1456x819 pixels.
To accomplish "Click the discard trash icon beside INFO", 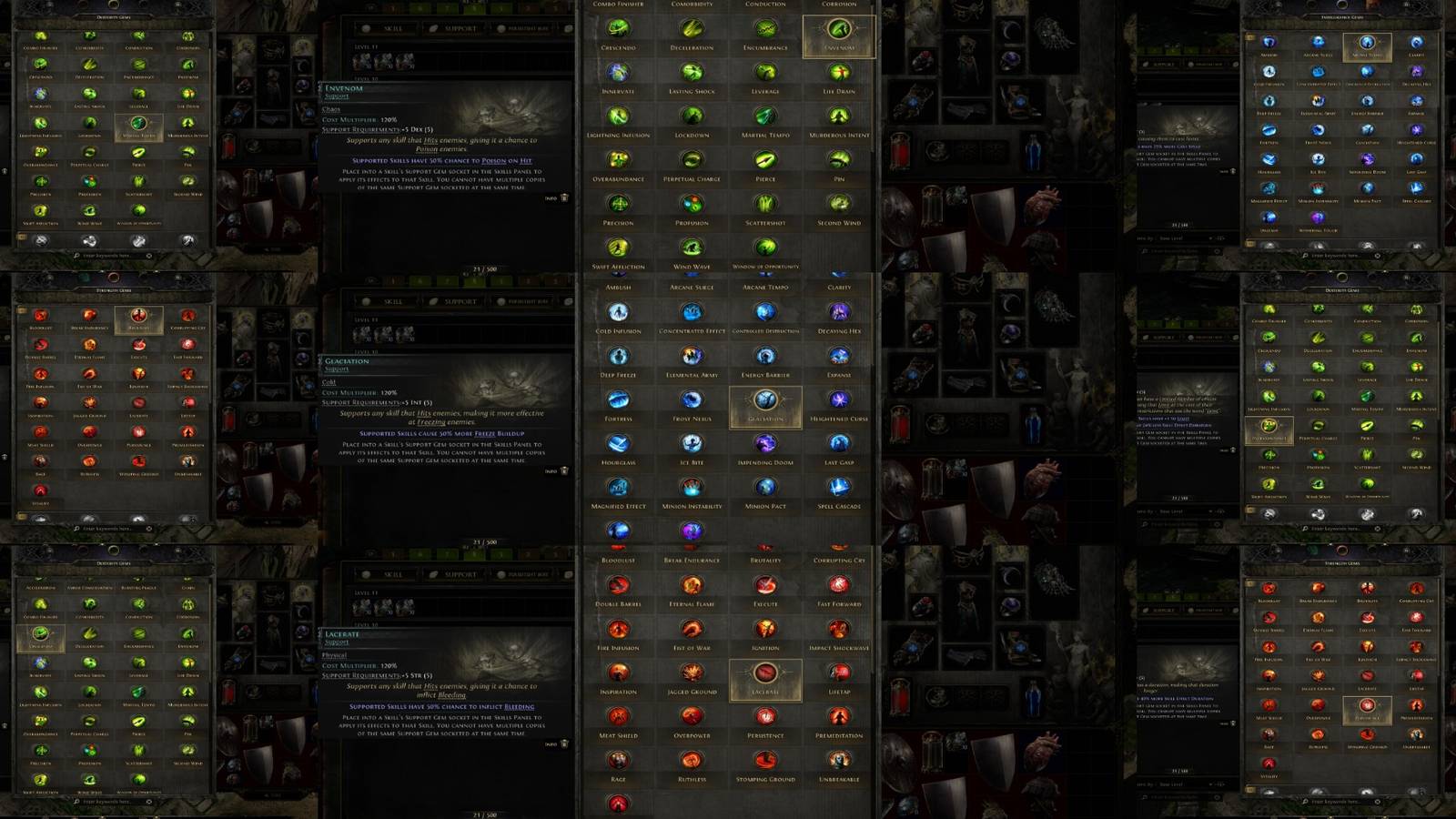I will (565, 197).
